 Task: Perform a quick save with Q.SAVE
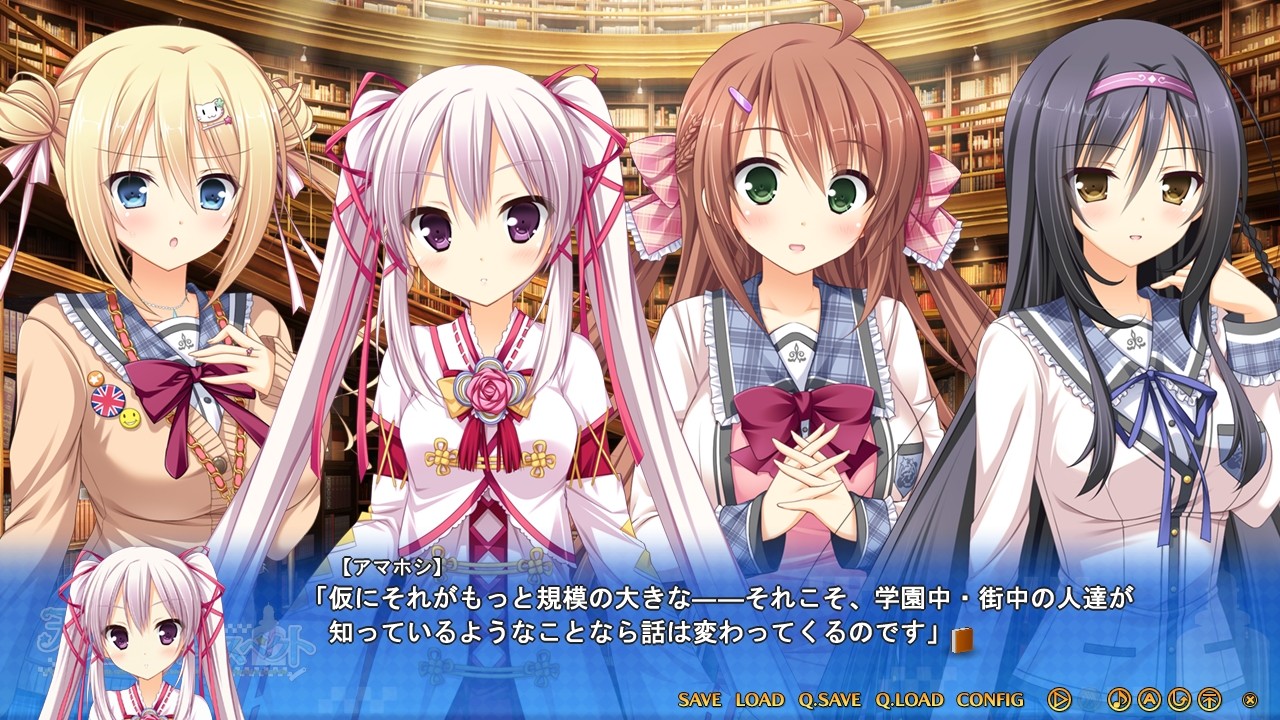(831, 702)
